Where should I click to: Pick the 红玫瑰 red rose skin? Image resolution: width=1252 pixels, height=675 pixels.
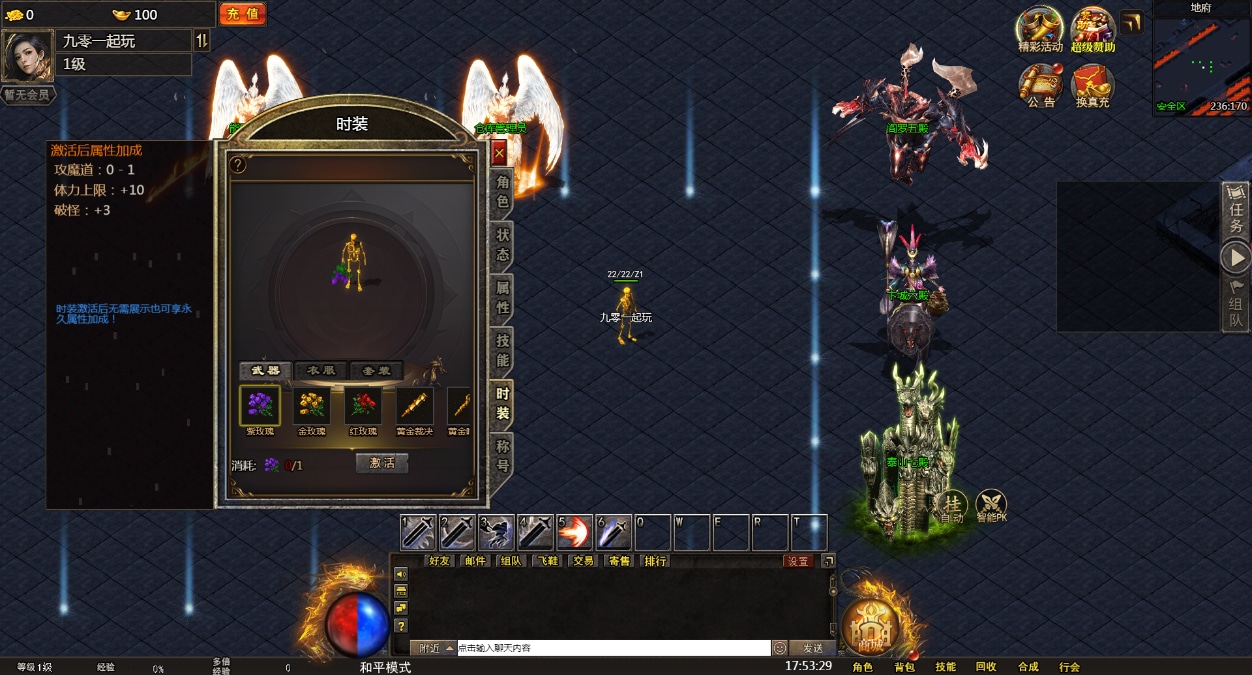363,406
